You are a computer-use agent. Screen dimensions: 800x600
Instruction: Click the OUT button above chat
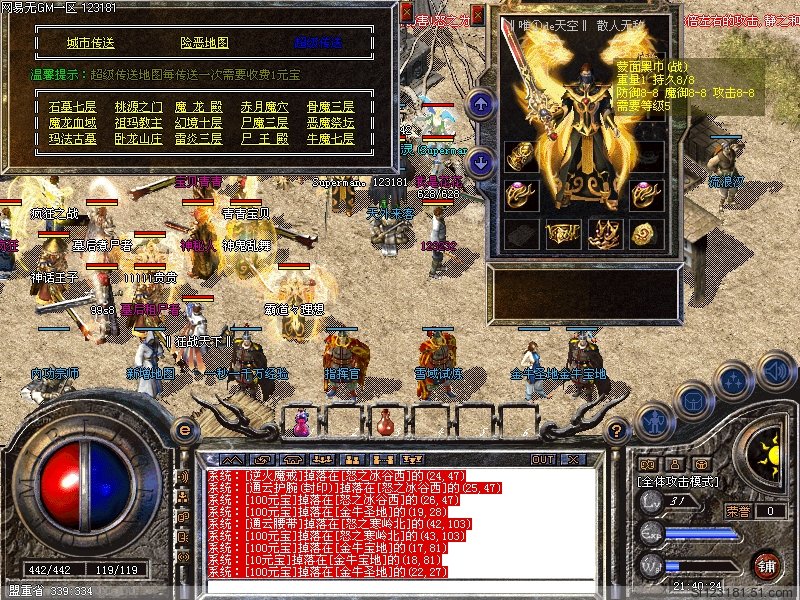coord(542,459)
